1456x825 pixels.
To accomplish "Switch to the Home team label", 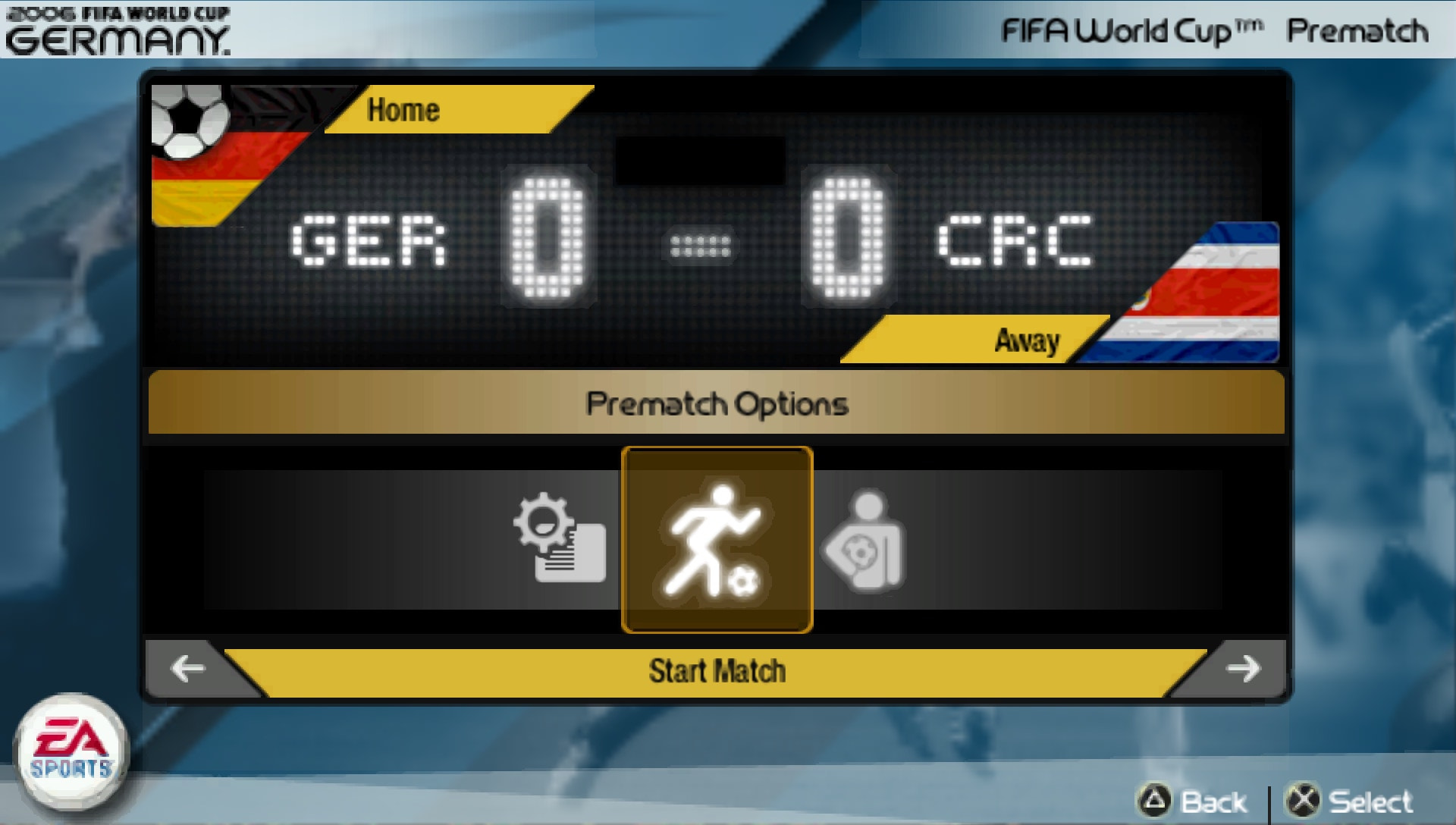I will tap(403, 111).
